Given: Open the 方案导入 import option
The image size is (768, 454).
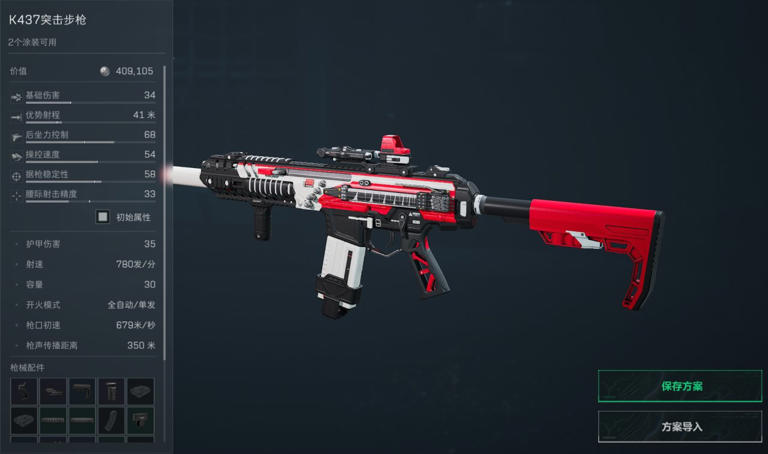Looking at the screenshot, I should tap(680, 427).
